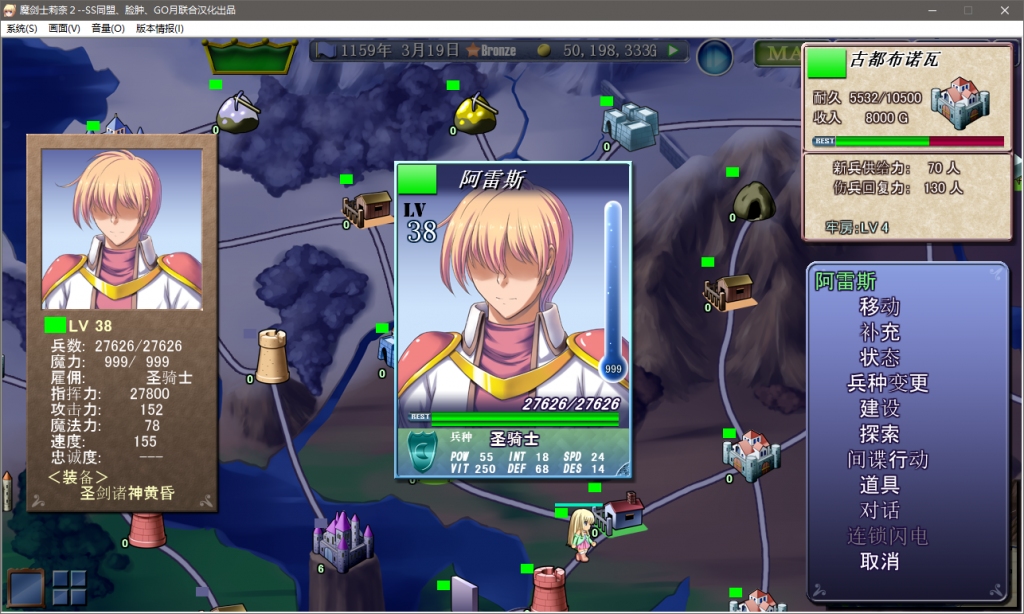Open the 道具 (Items) menu
Screen dimensions: 1024x614
pyautogui.click(x=879, y=485)
